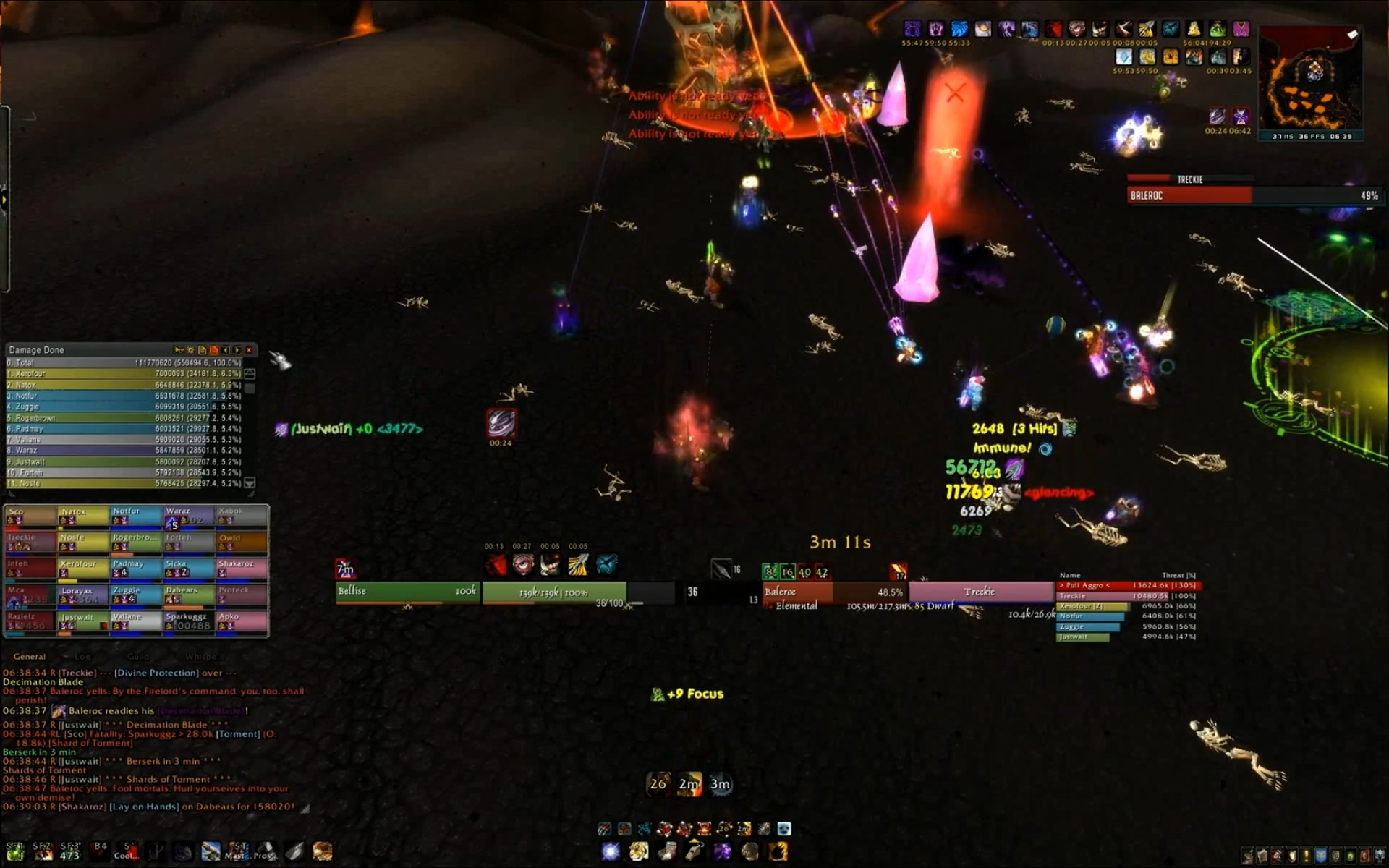Open the damage meter gear settings
Screen dimensions: 1389x868
190,350
